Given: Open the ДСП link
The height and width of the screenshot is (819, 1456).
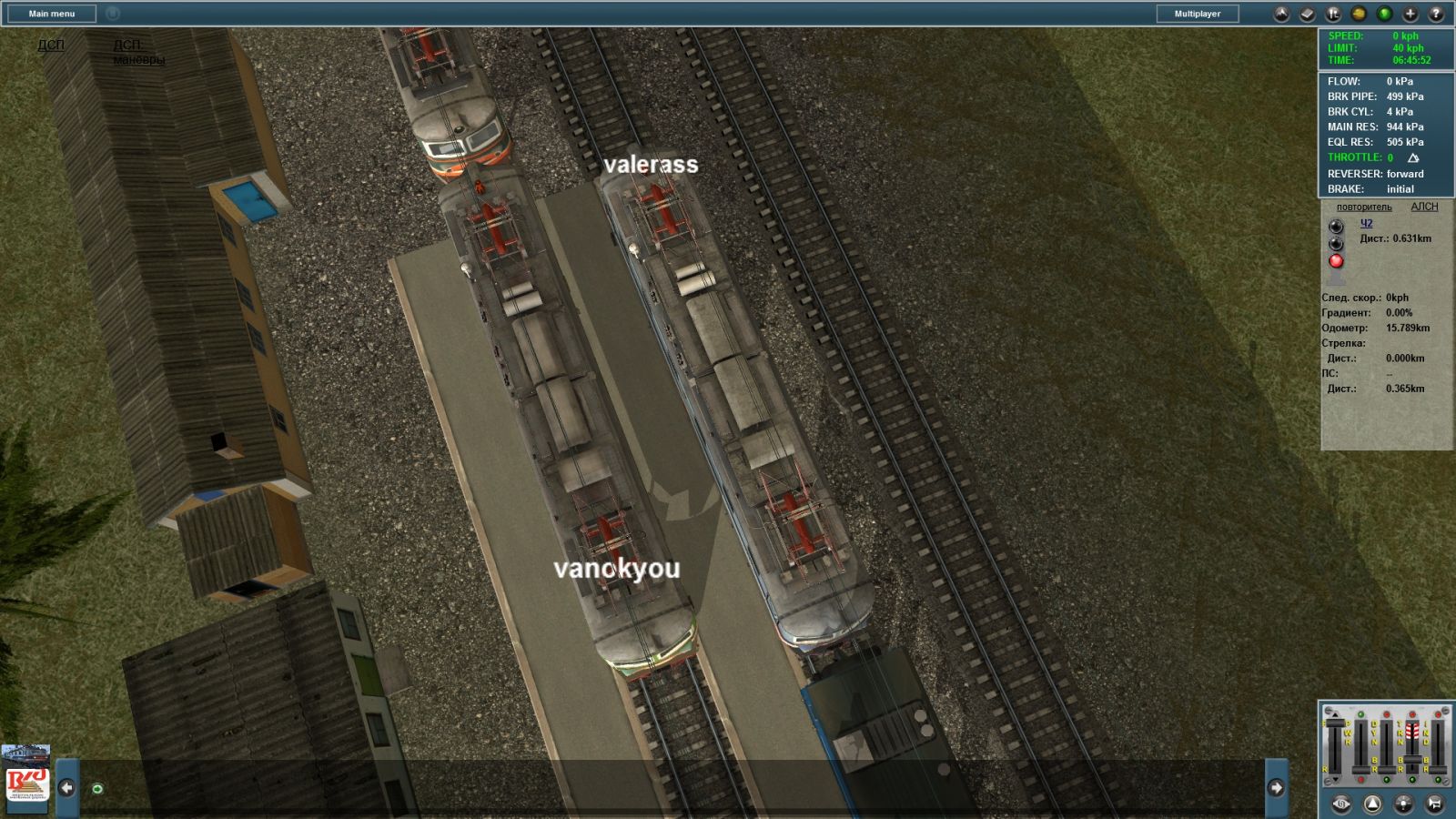Looking at the screenshot, I should click(51, 45).
